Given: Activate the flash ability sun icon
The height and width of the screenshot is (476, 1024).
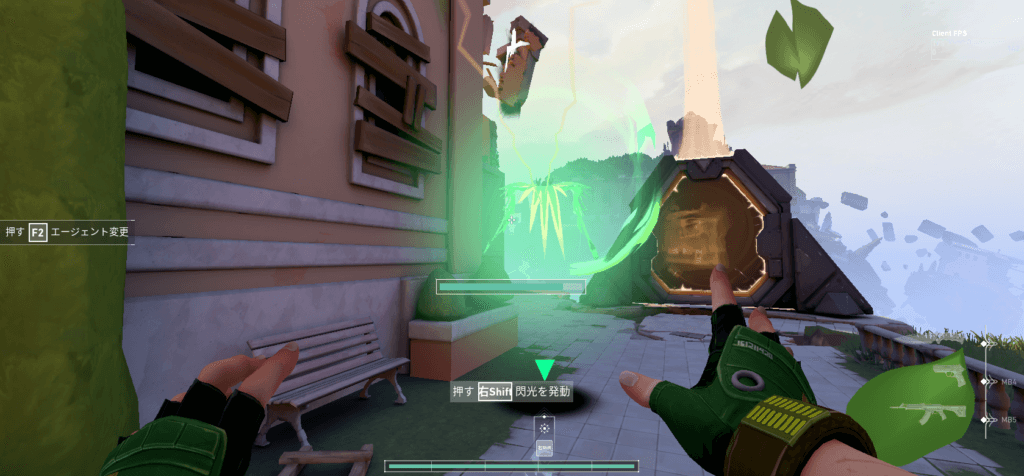Looking at the screenshot, I should pos(544,427).
